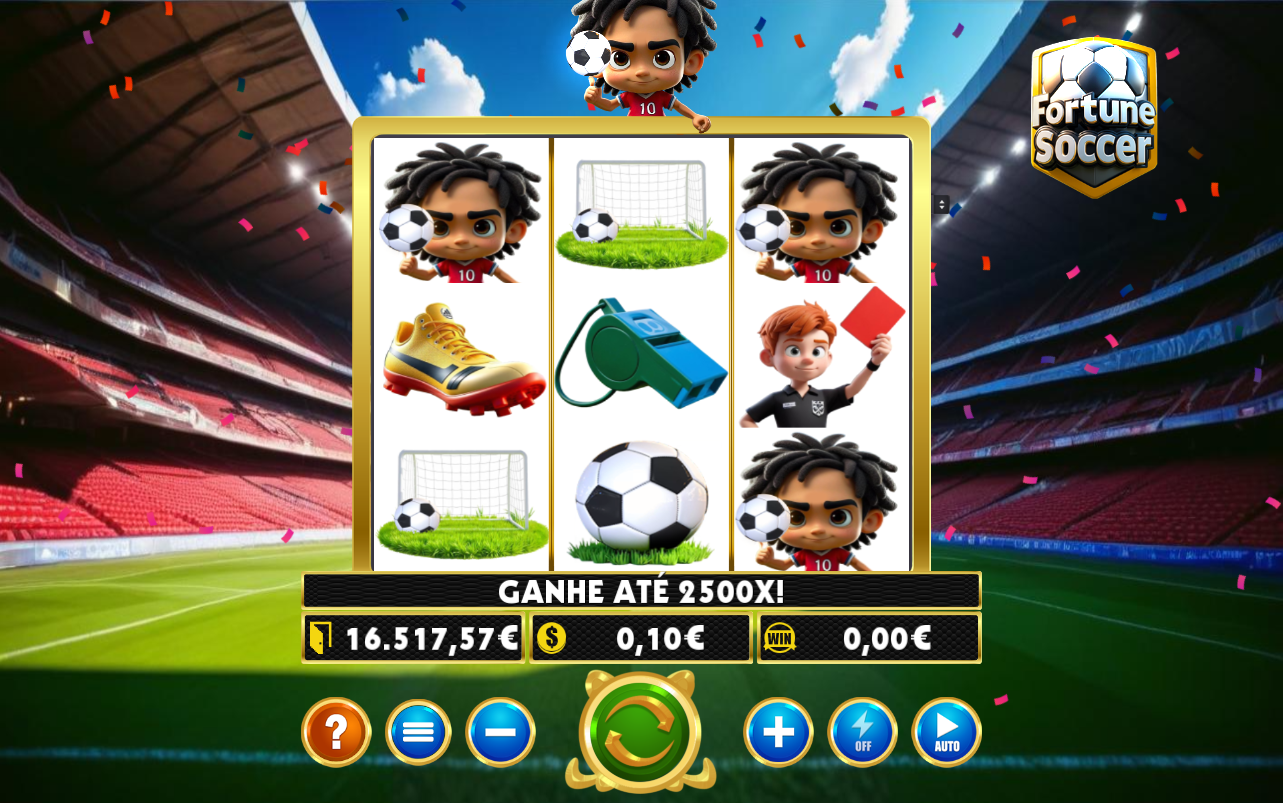This screenshot has width=1283, height=803.
Task: Click the wallet balance icon
Action: [x=320, y=637]
